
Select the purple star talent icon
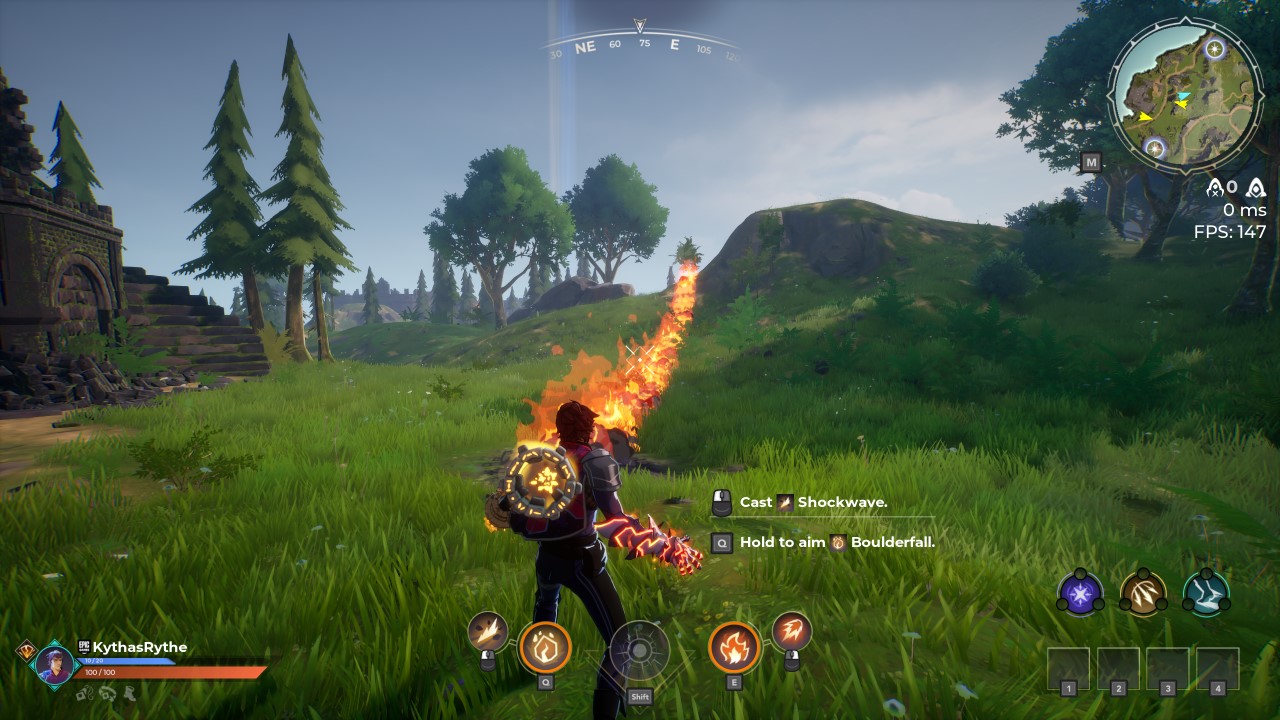(1080, 593)
